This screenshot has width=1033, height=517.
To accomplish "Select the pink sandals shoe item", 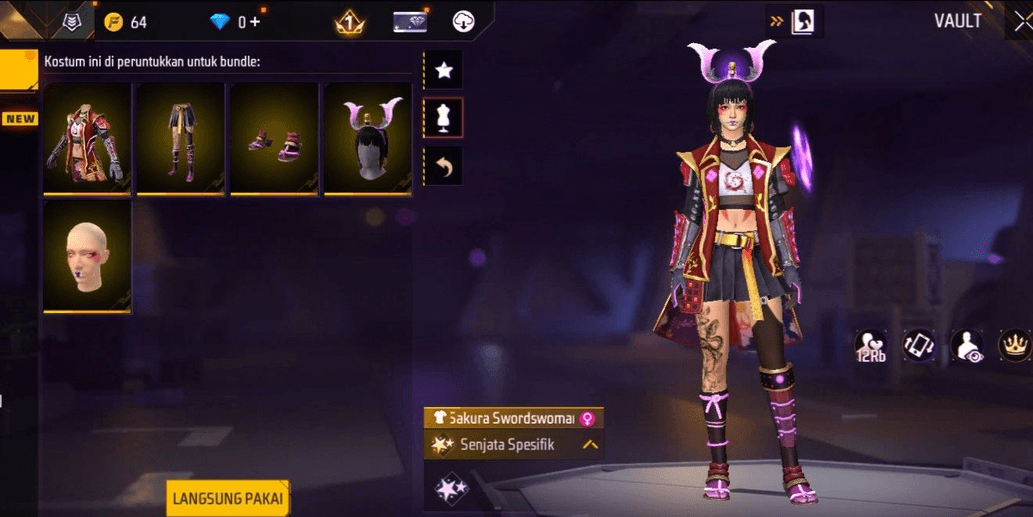I will click(x=274, y=138).
